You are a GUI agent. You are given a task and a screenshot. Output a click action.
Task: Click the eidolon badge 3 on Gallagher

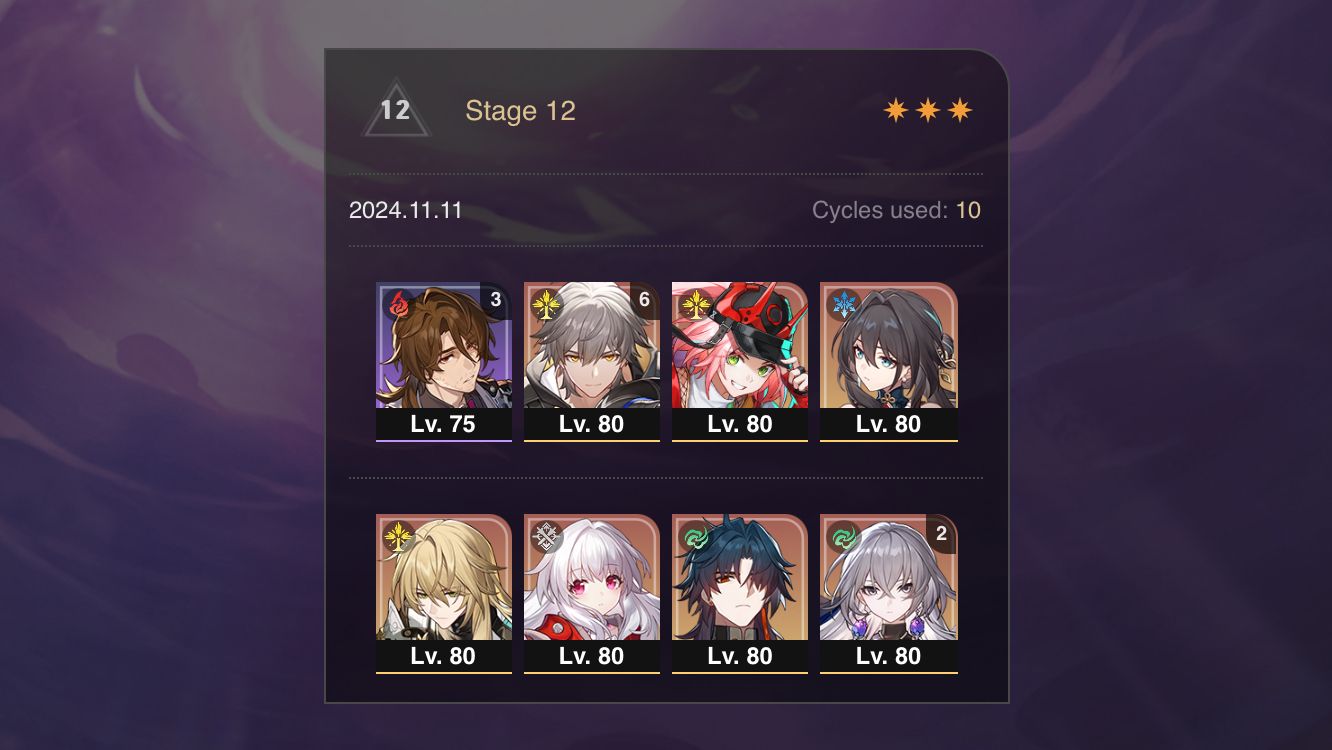495,298
